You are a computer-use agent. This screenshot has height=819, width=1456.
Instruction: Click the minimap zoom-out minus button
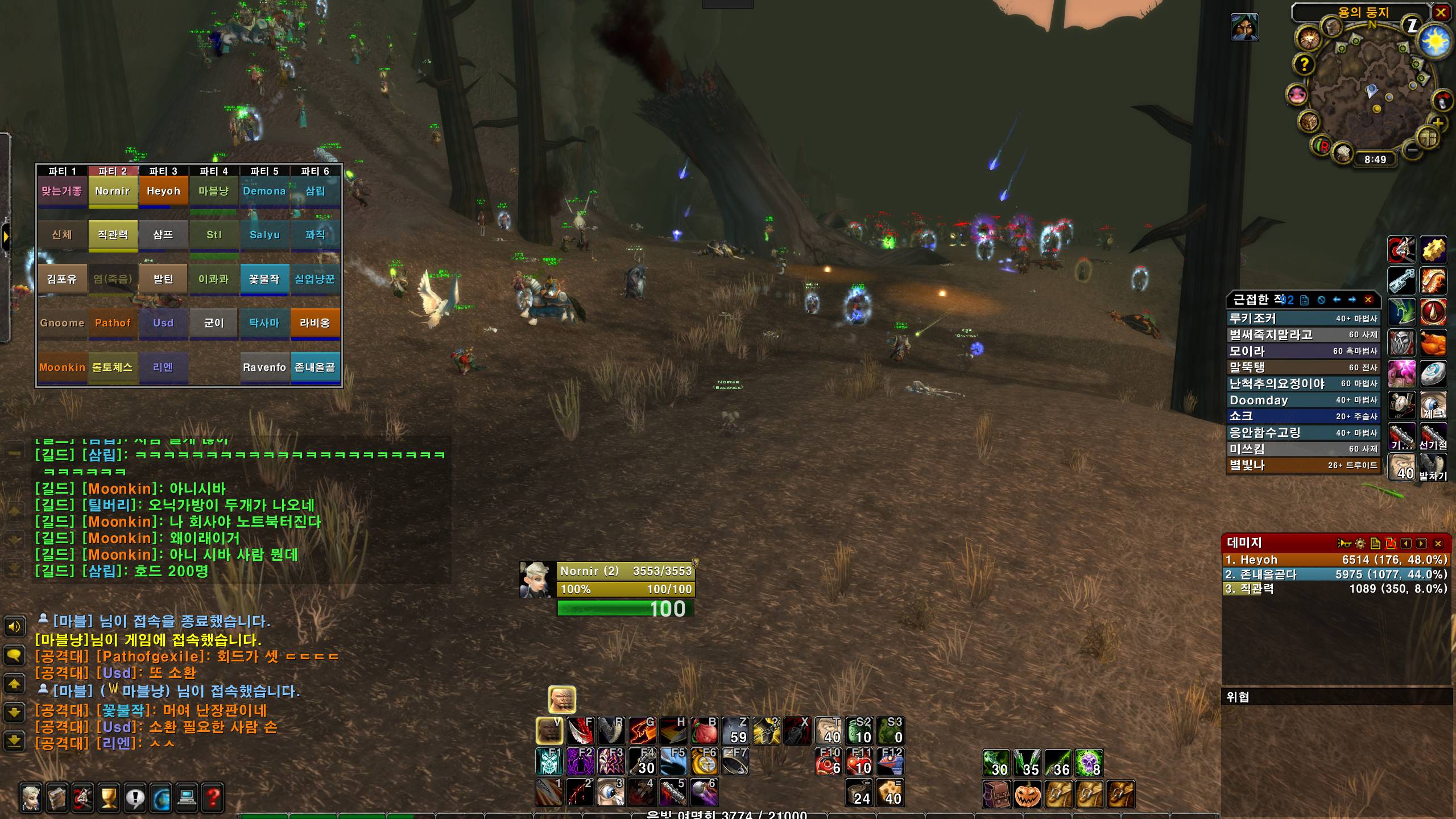pyautogui.click(x=1412, y=151)
